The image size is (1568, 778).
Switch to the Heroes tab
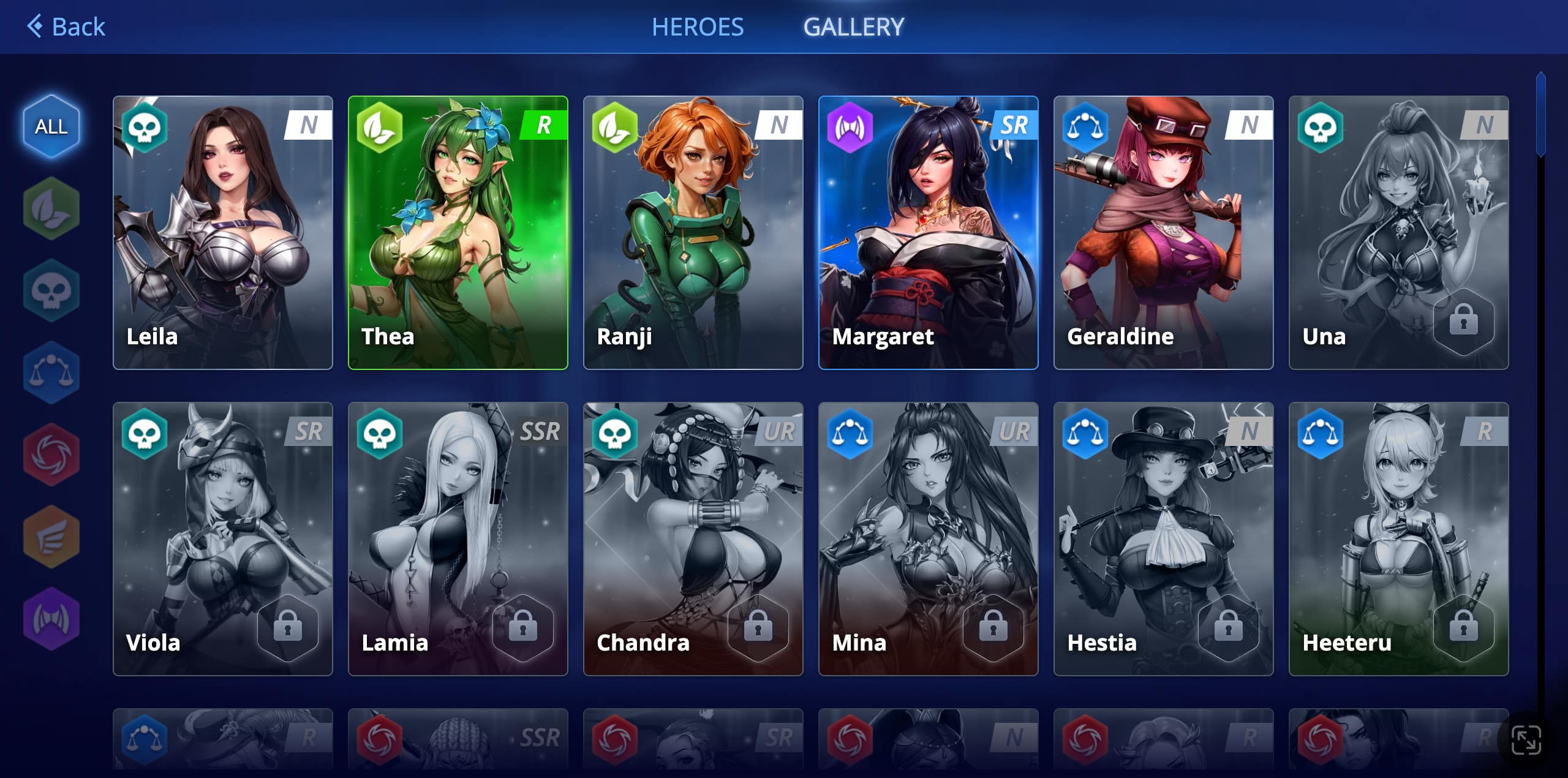698,27
